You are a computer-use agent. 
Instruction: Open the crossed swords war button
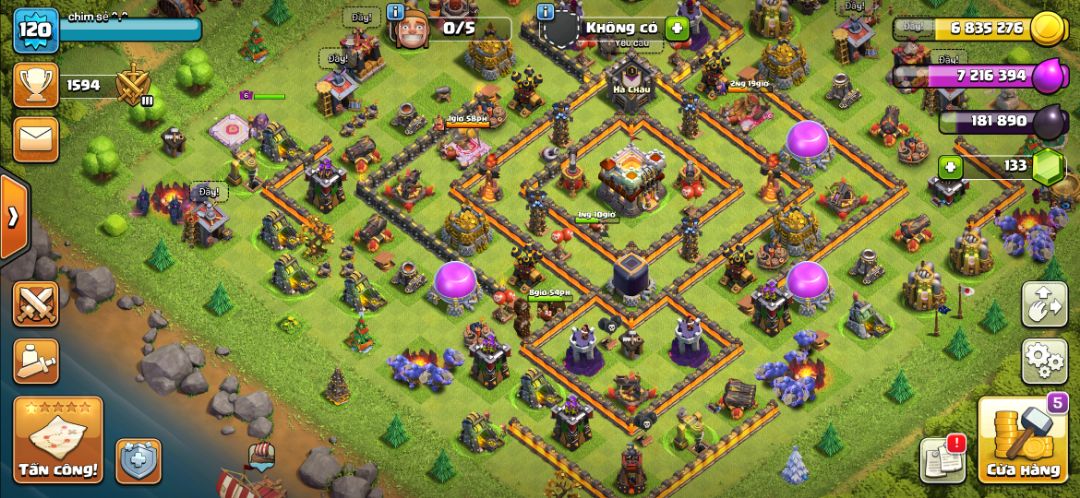click(x=35, y=304)
